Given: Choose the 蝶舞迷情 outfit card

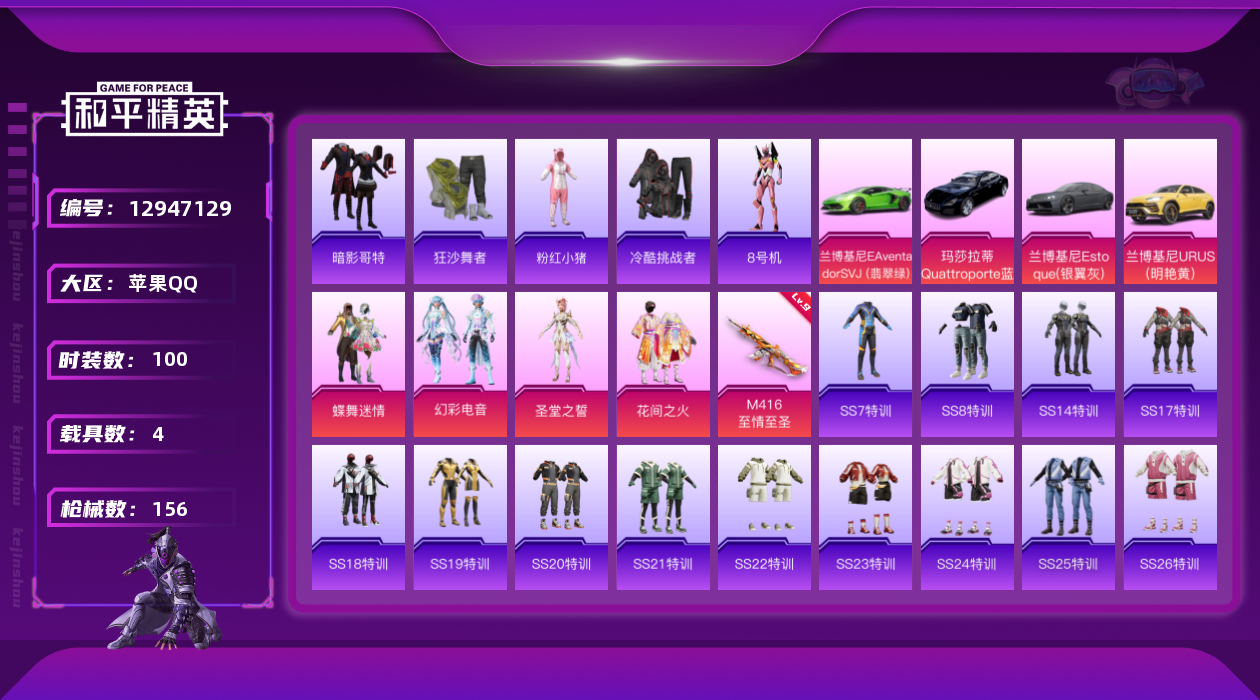Looking at the screenshot, I should tap(358, 363).
